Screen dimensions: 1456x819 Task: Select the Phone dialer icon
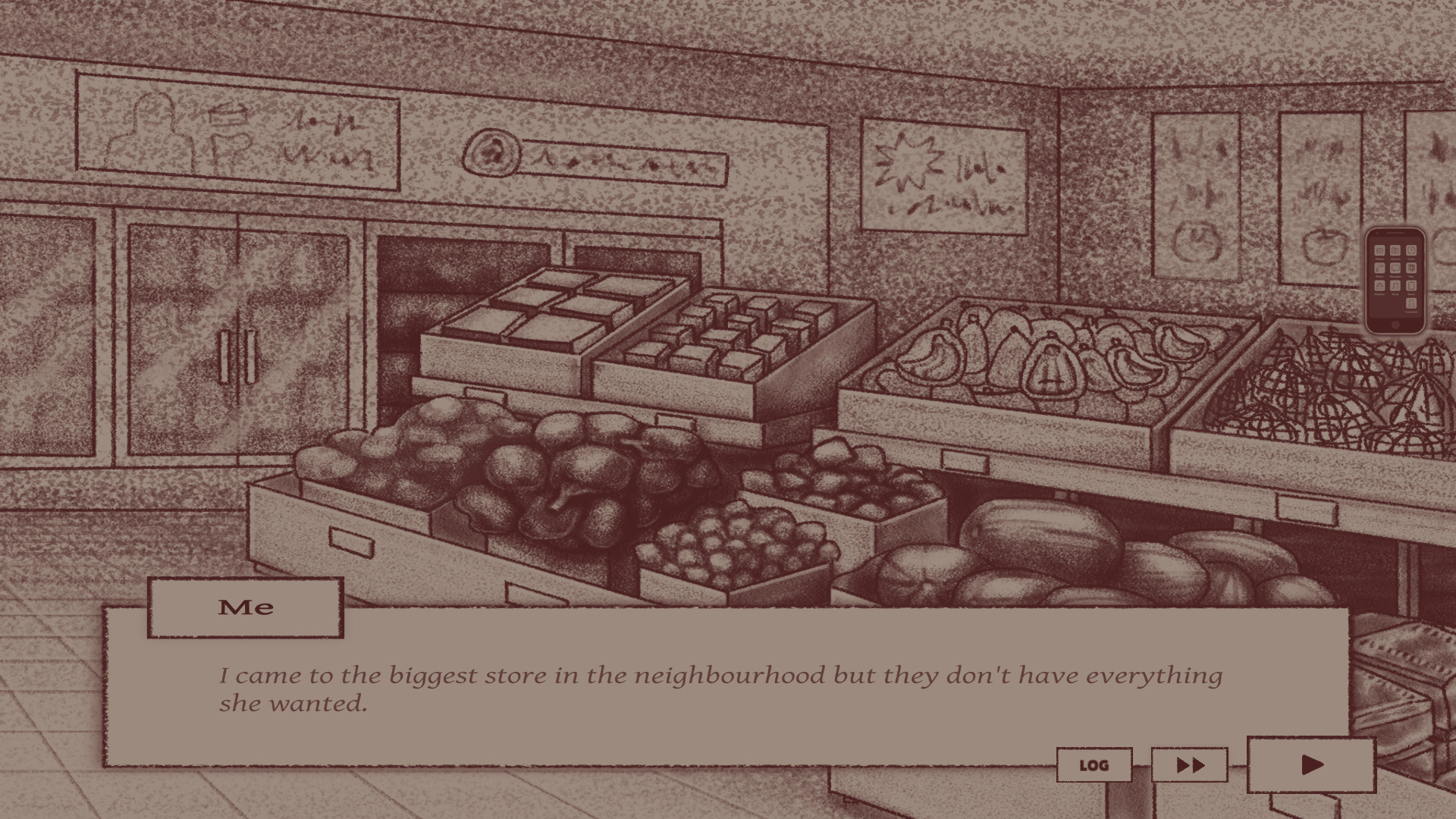1380,268
